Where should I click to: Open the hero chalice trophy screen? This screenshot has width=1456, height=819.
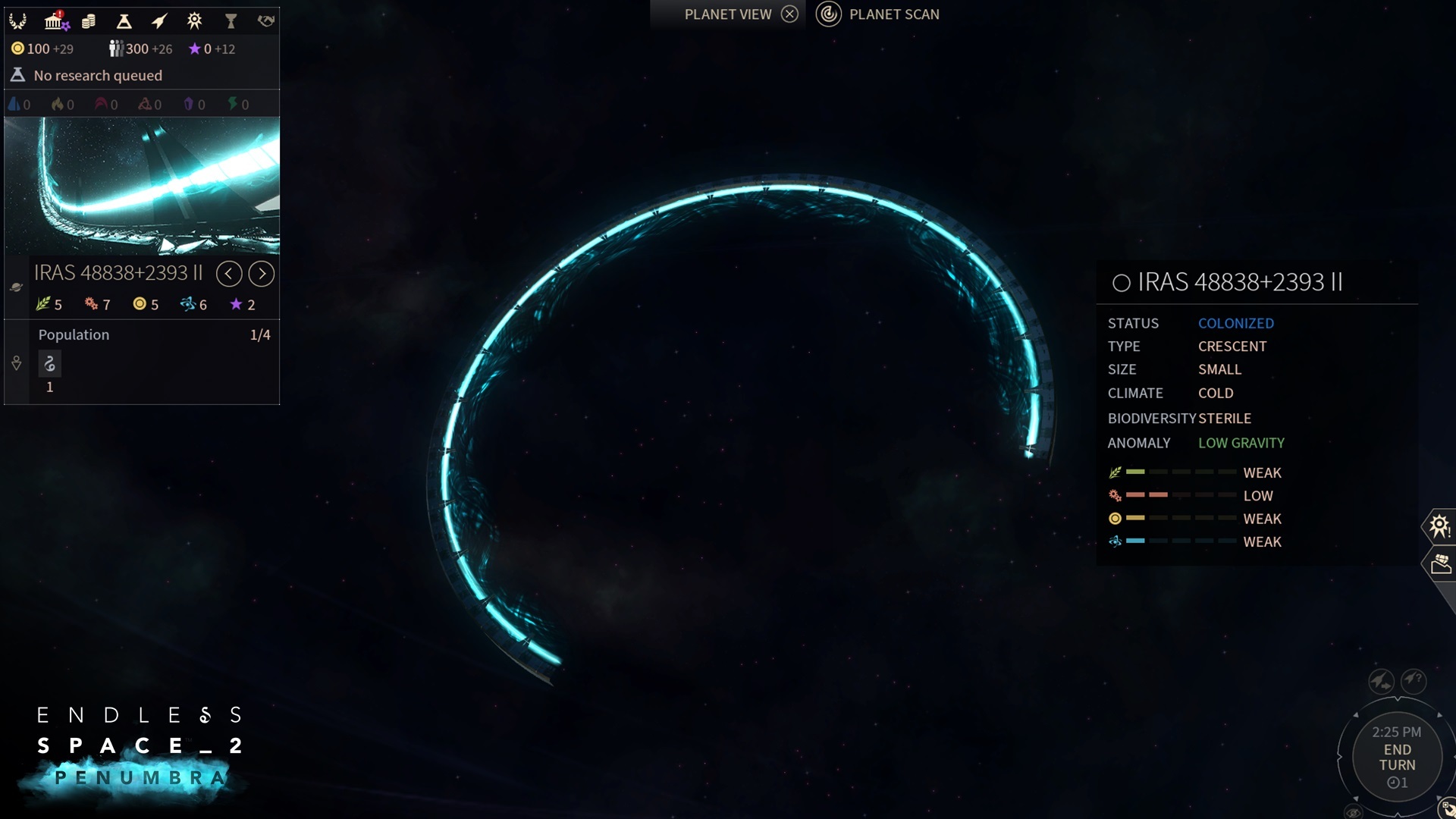pos(231,21)
